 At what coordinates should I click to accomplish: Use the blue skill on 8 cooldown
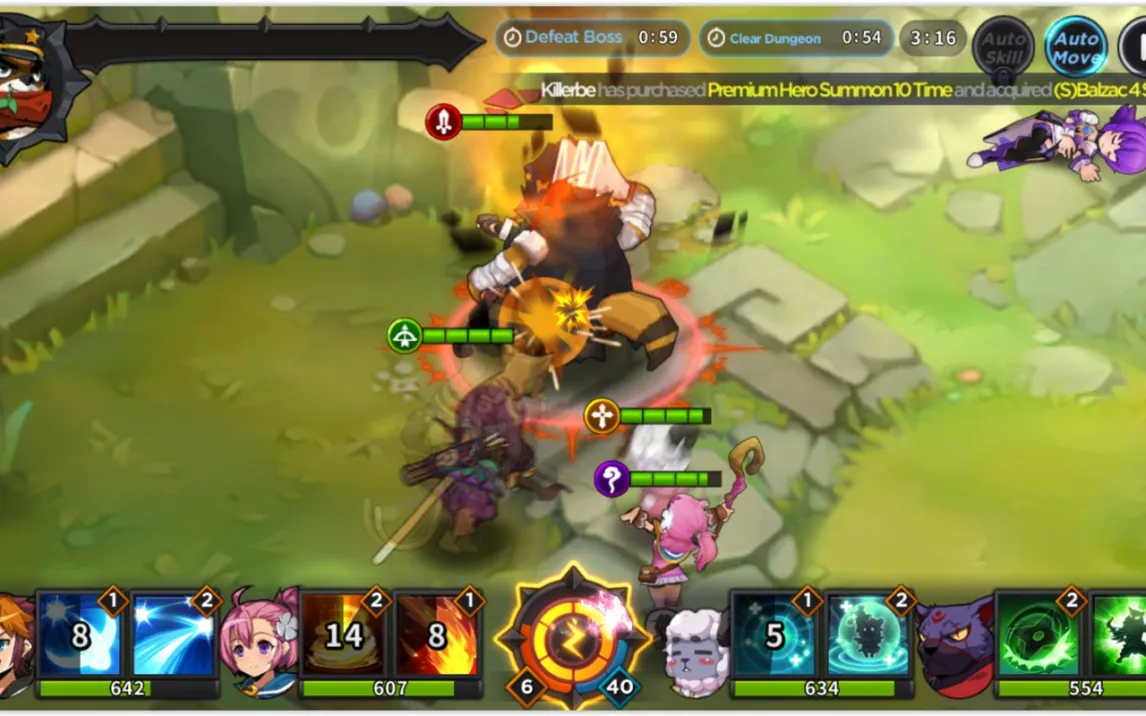coord(80,635)
